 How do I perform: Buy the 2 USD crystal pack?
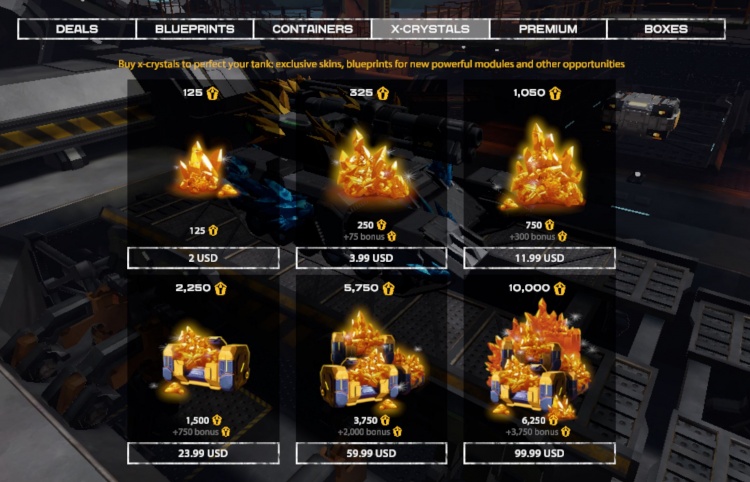click(x=203, y=258)
